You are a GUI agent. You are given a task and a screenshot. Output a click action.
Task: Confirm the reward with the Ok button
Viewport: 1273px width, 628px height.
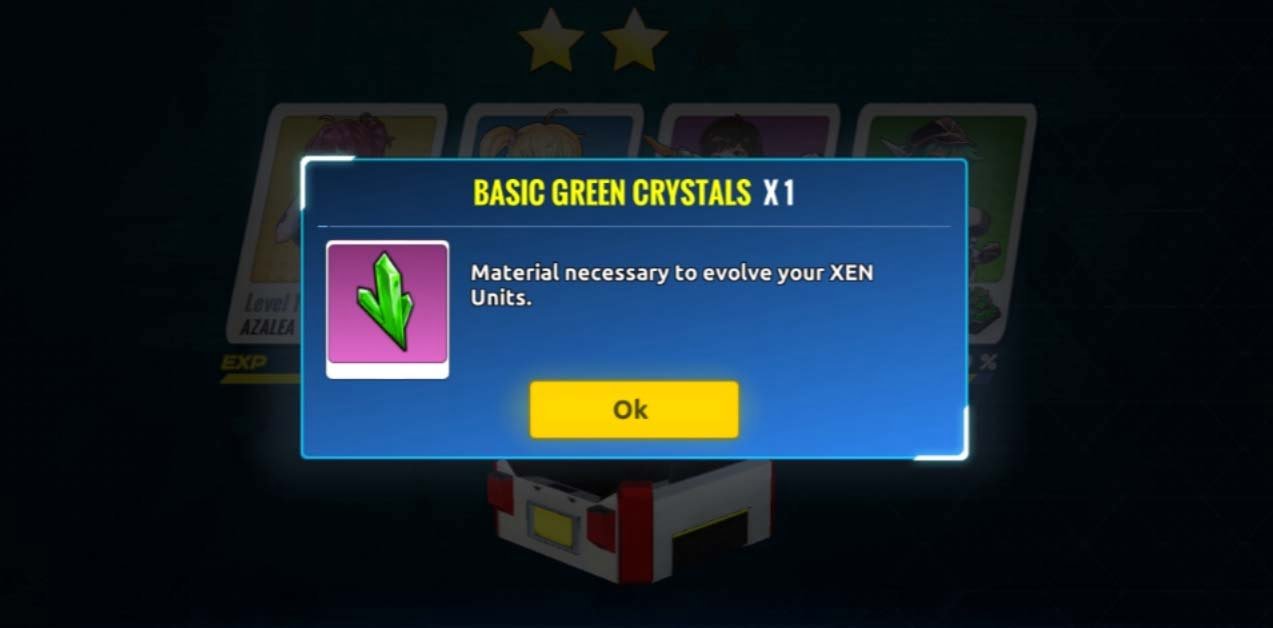633,409
